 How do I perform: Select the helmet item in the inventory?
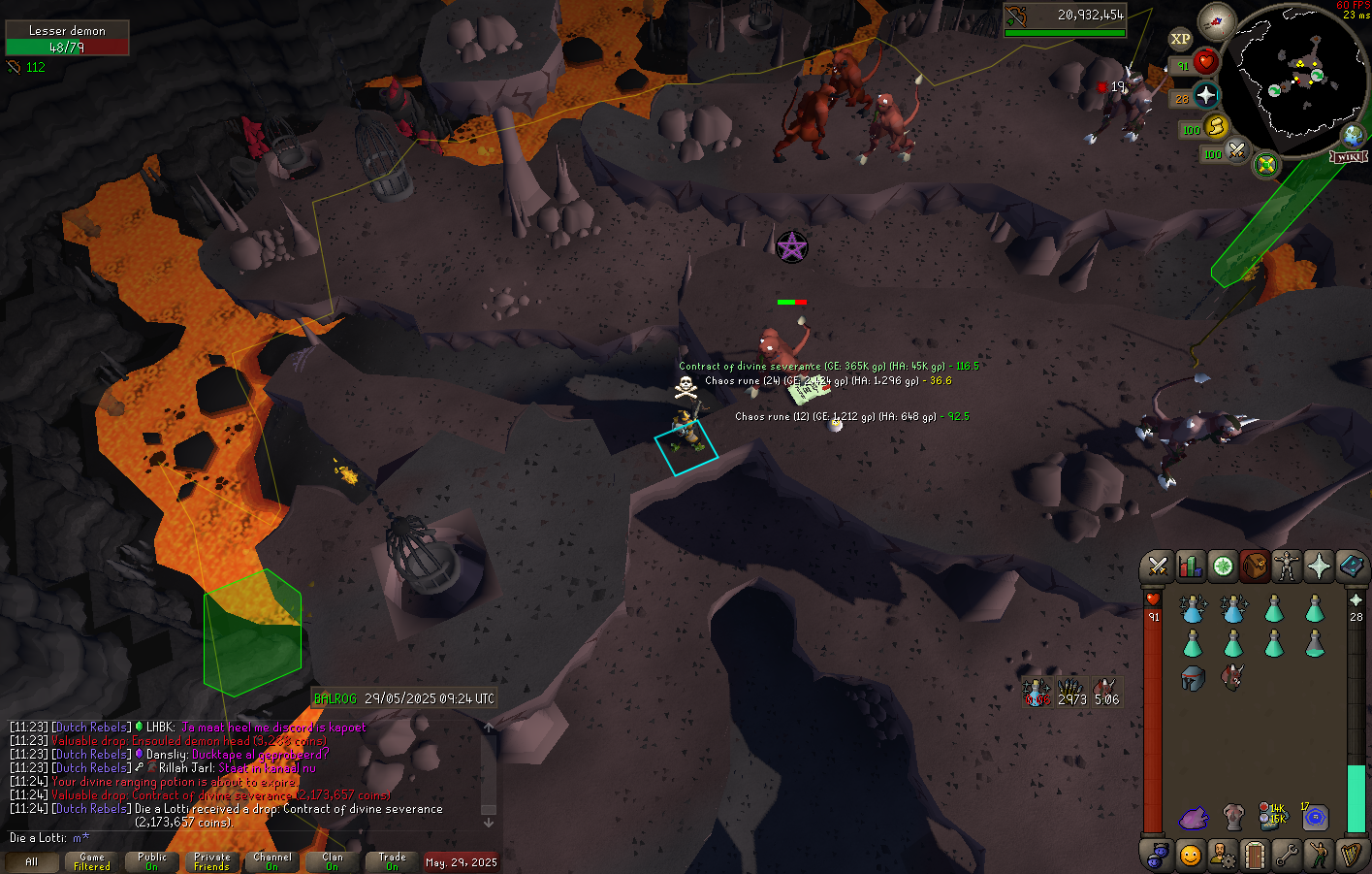click(x=1193, y=678)
